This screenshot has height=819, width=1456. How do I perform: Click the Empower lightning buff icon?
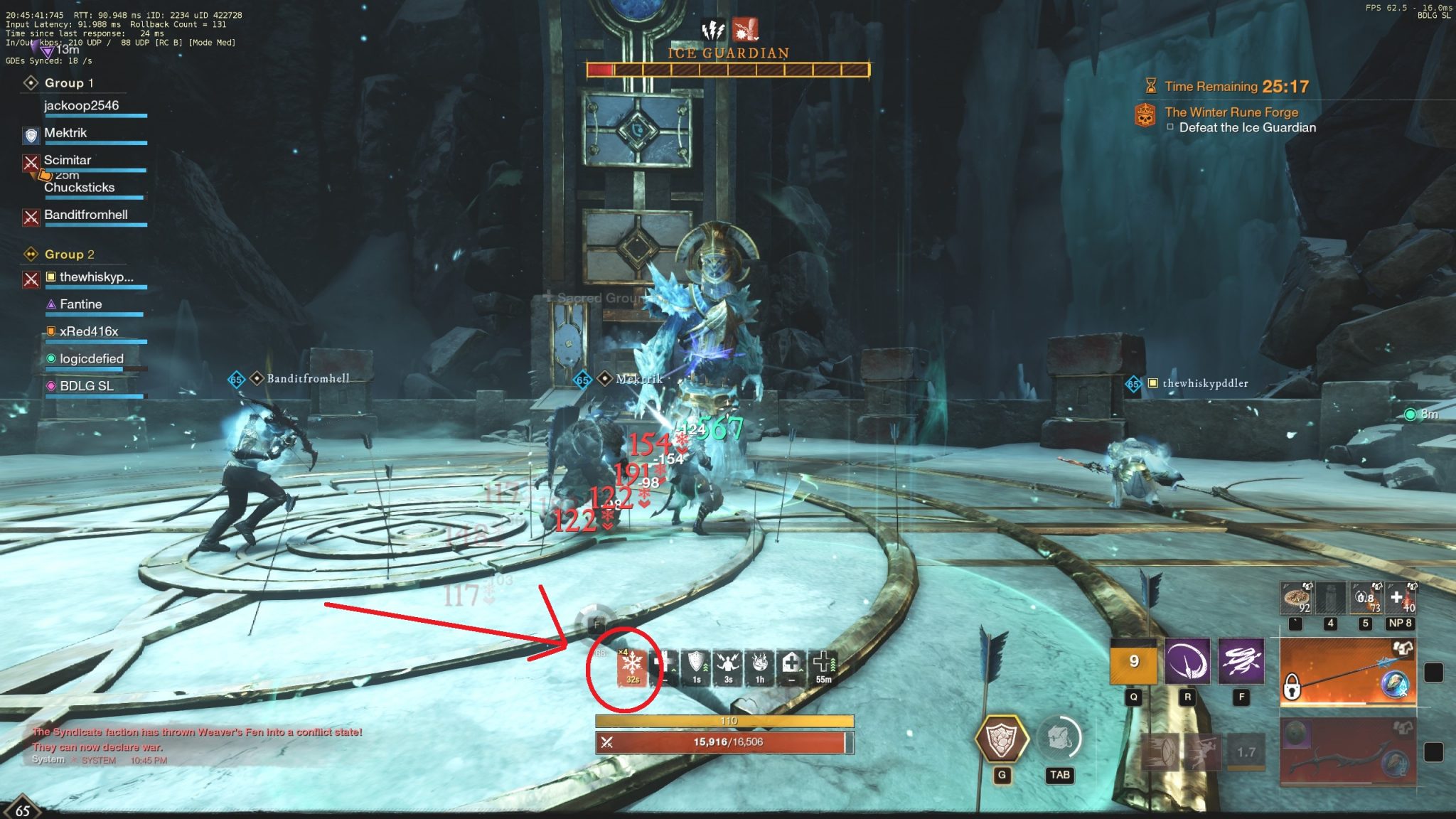coord(727,665)
